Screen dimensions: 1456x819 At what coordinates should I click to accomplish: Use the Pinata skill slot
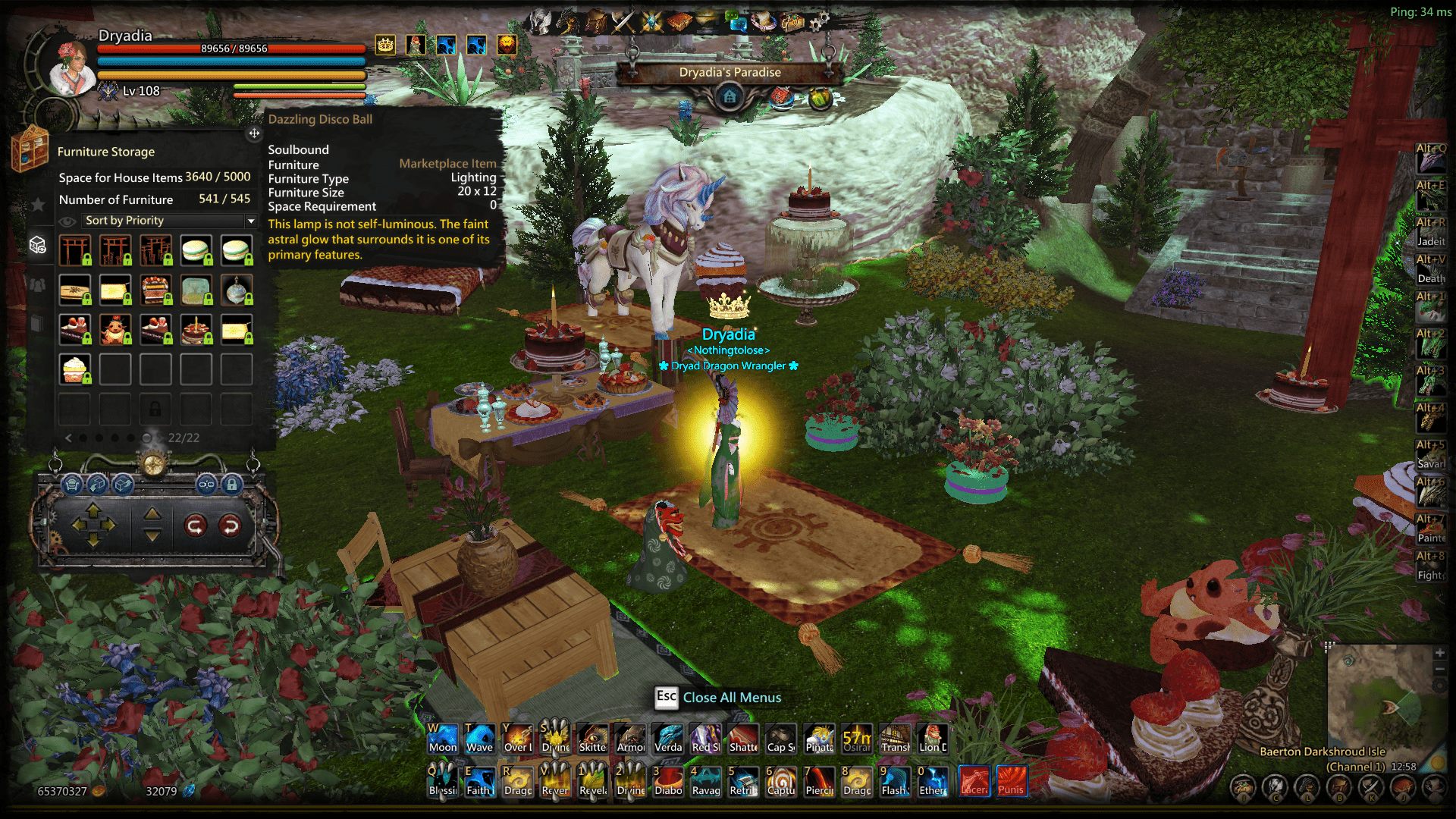(x=819, y=739)
